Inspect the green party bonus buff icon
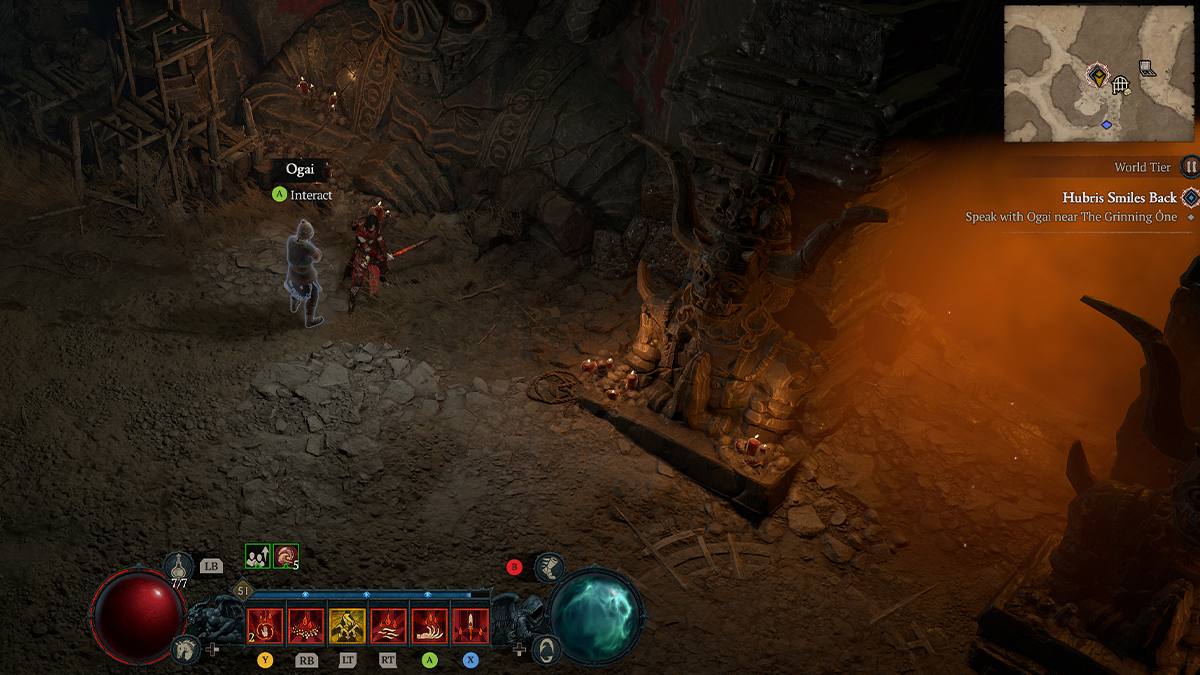The image size is (1200, 675). click(257, 556)
